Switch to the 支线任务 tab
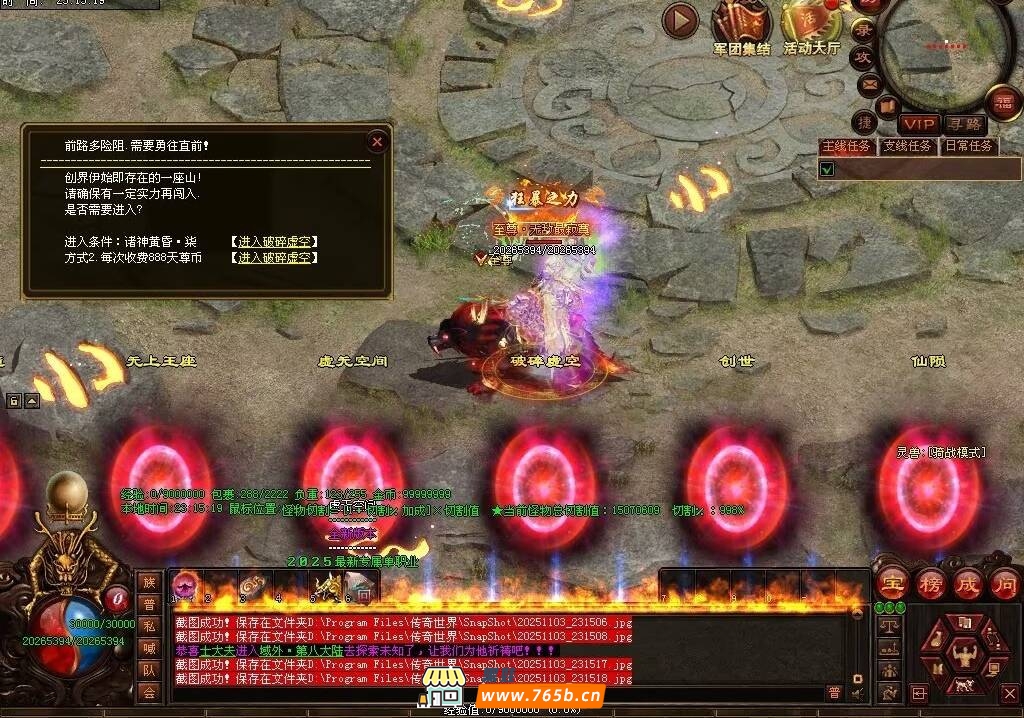Viewport: 1024px width, 718px height. tap(907, 146)
